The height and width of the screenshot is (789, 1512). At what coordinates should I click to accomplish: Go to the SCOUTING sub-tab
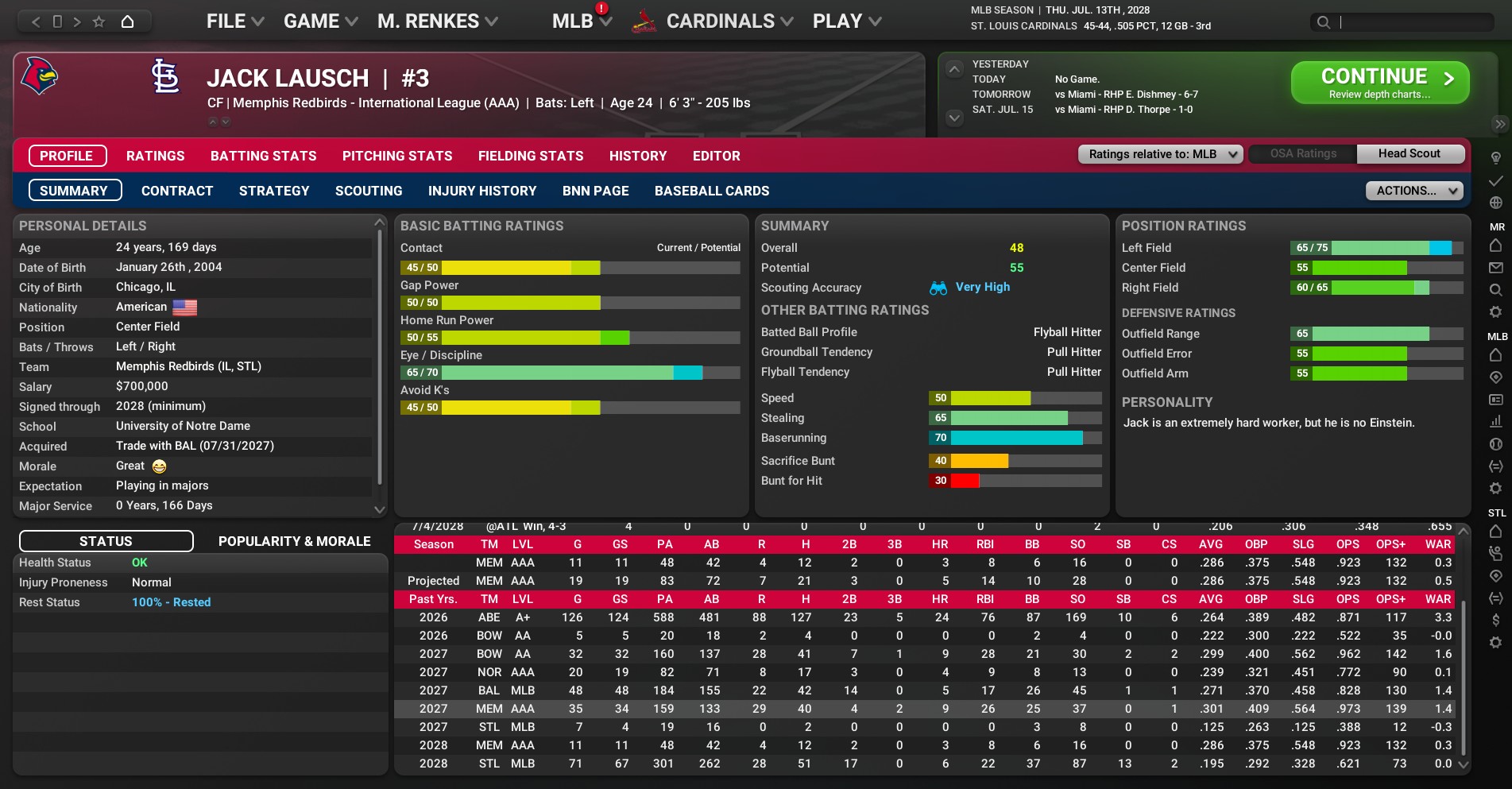[x=368, y=191]
